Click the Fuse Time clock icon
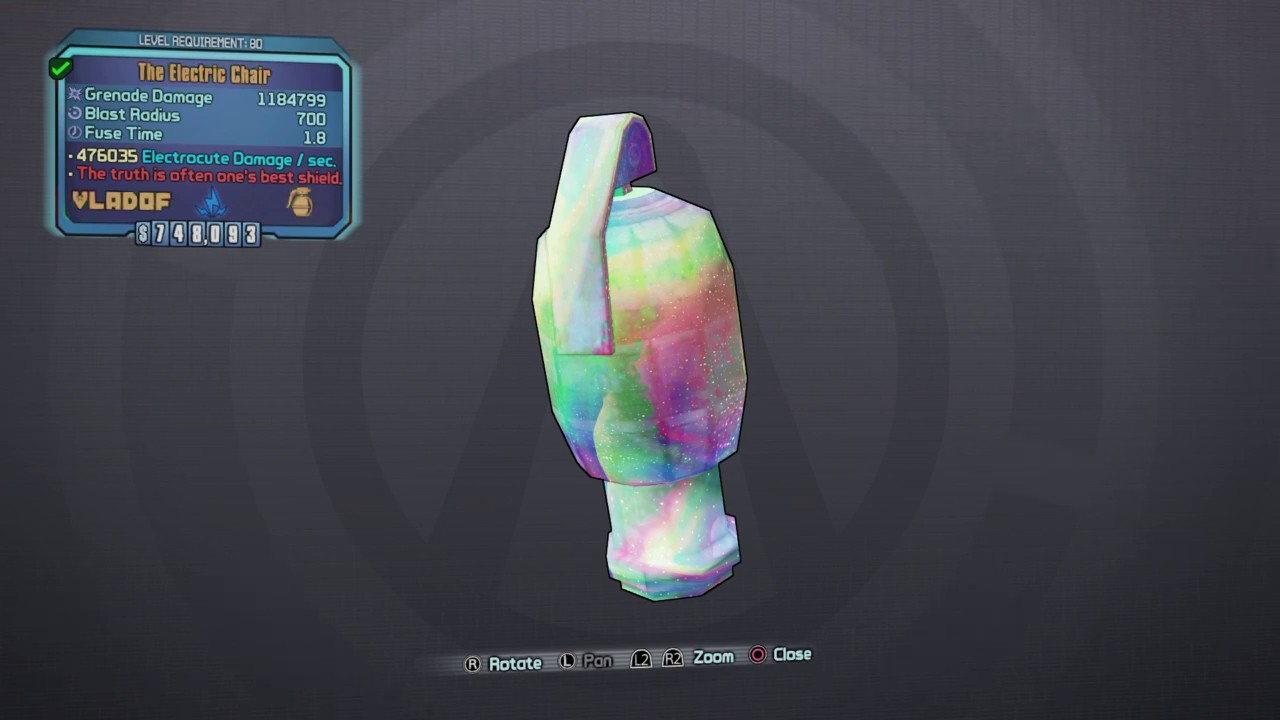Screen dimensions: 1280x720 tap(74, 133)
